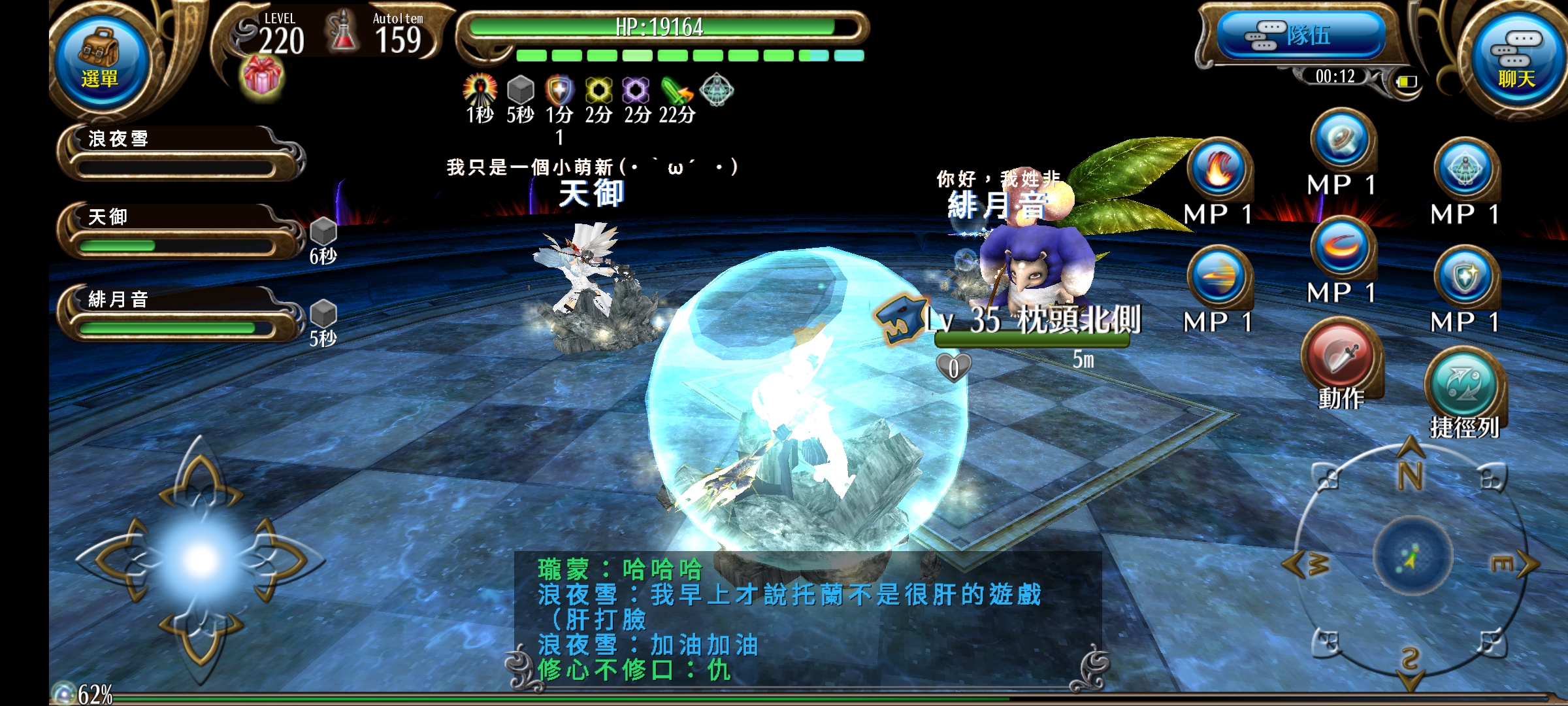The height and width of the screenshot is (706, 1568).
Task: Tap the glowing movement joystick center
Action: pyautogui.click(x=201, y=560)
